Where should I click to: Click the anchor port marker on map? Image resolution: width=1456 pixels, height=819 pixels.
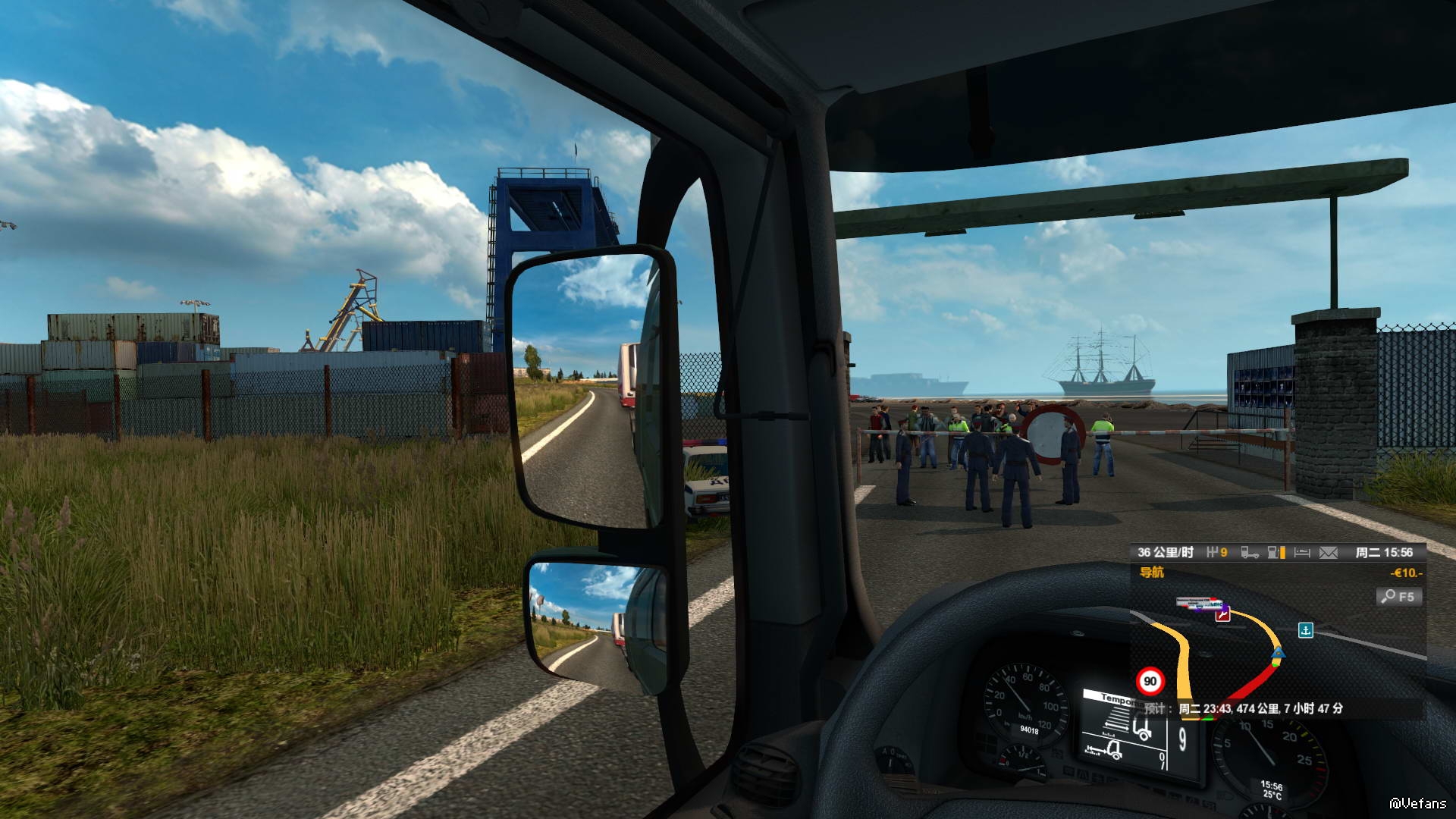pyautogui.click(x=1305, y=630)
